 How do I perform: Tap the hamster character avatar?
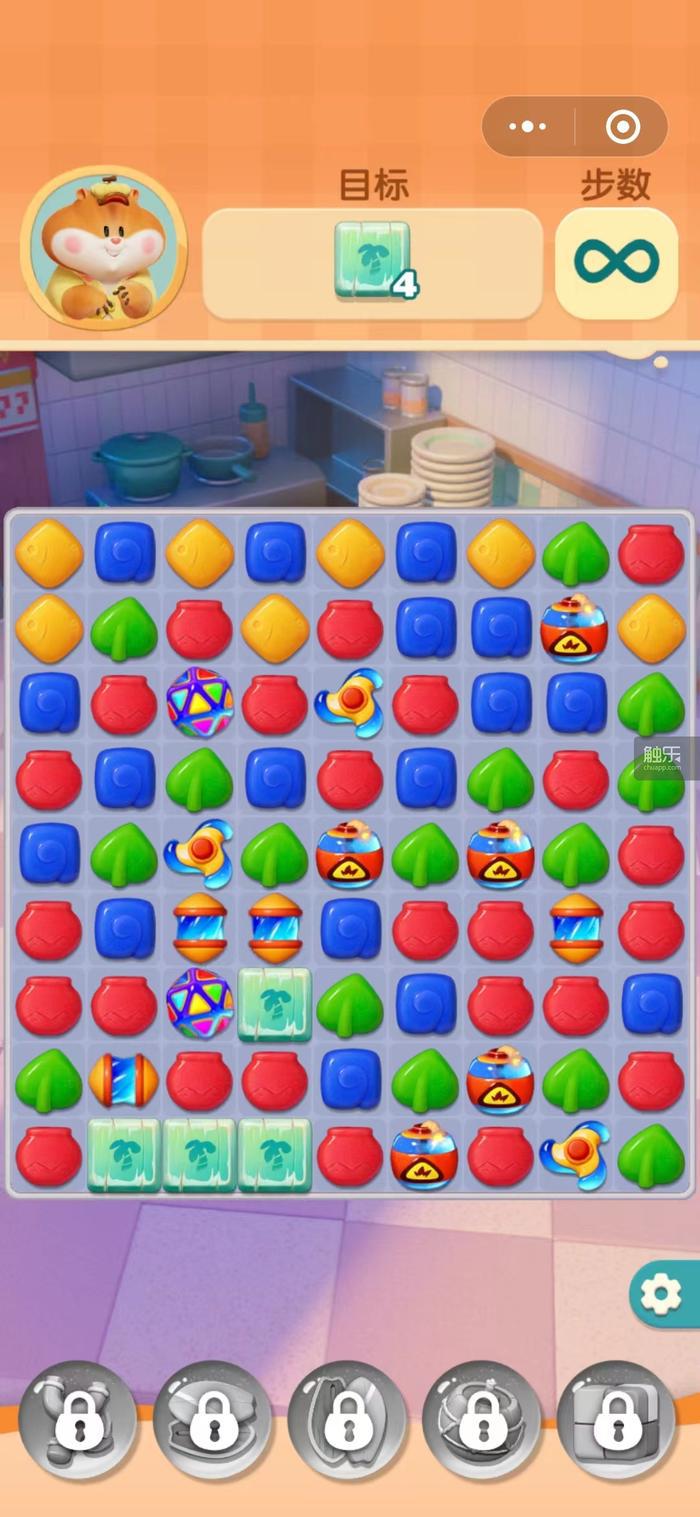click(x=103, y=248)
